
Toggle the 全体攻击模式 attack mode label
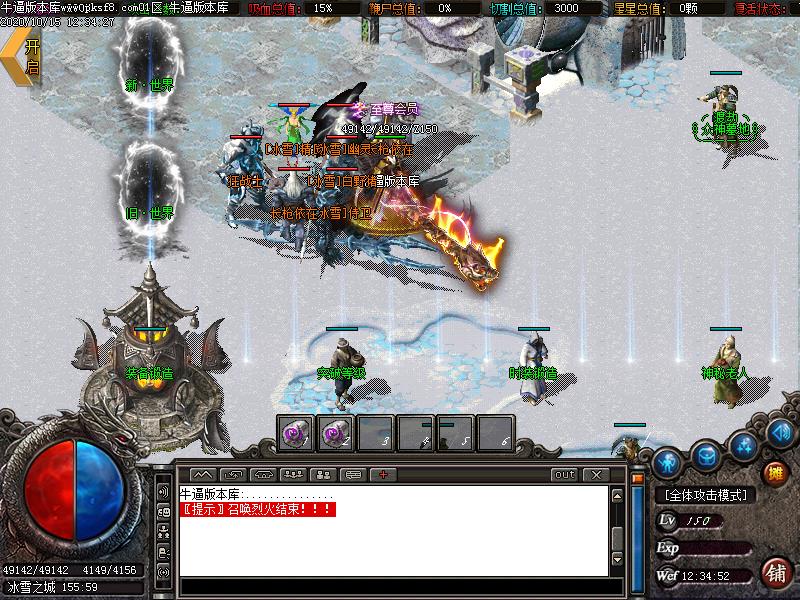click(x=706, y=495)
